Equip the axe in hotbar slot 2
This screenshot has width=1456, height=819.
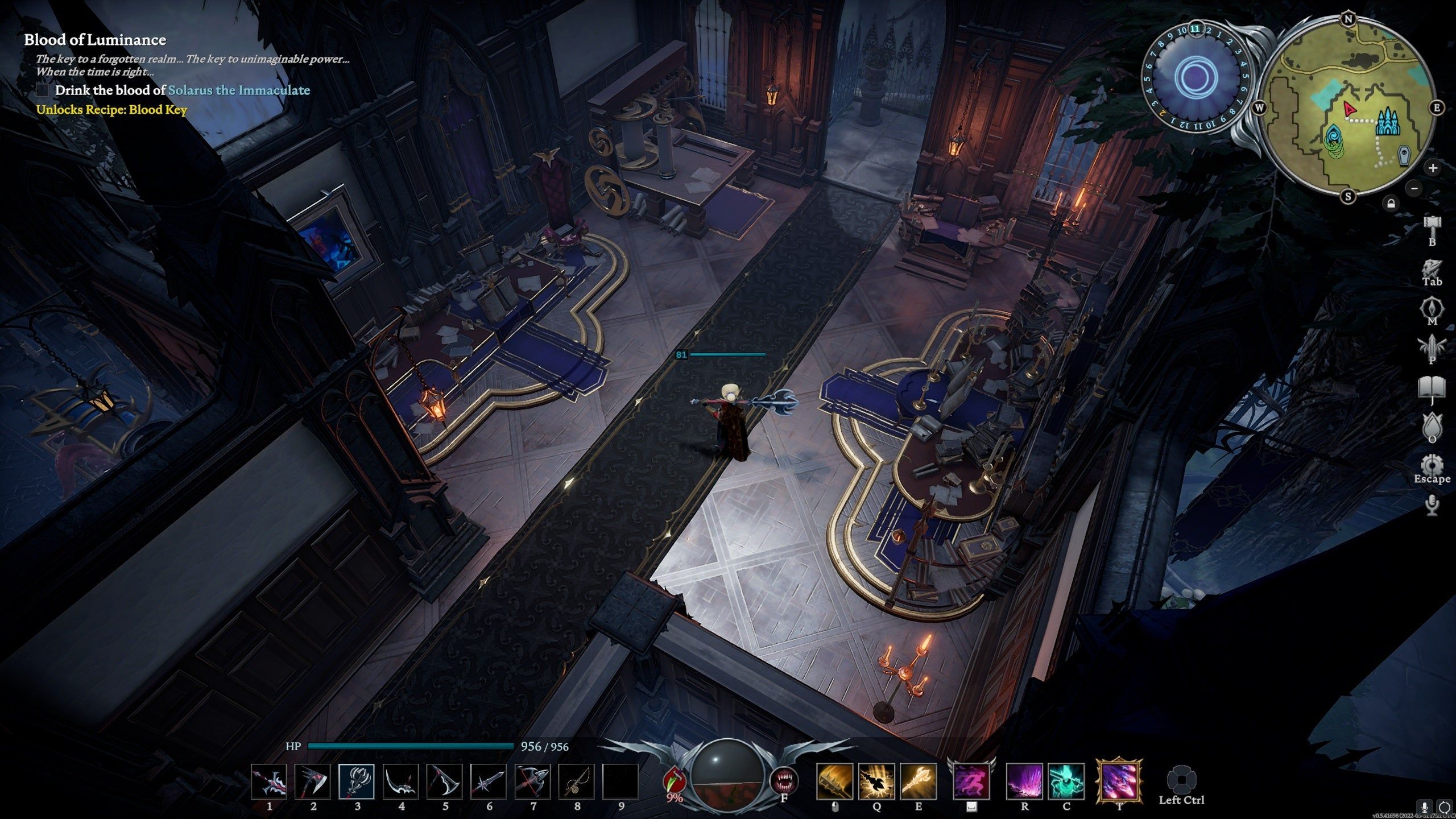[x=313, y=781]
